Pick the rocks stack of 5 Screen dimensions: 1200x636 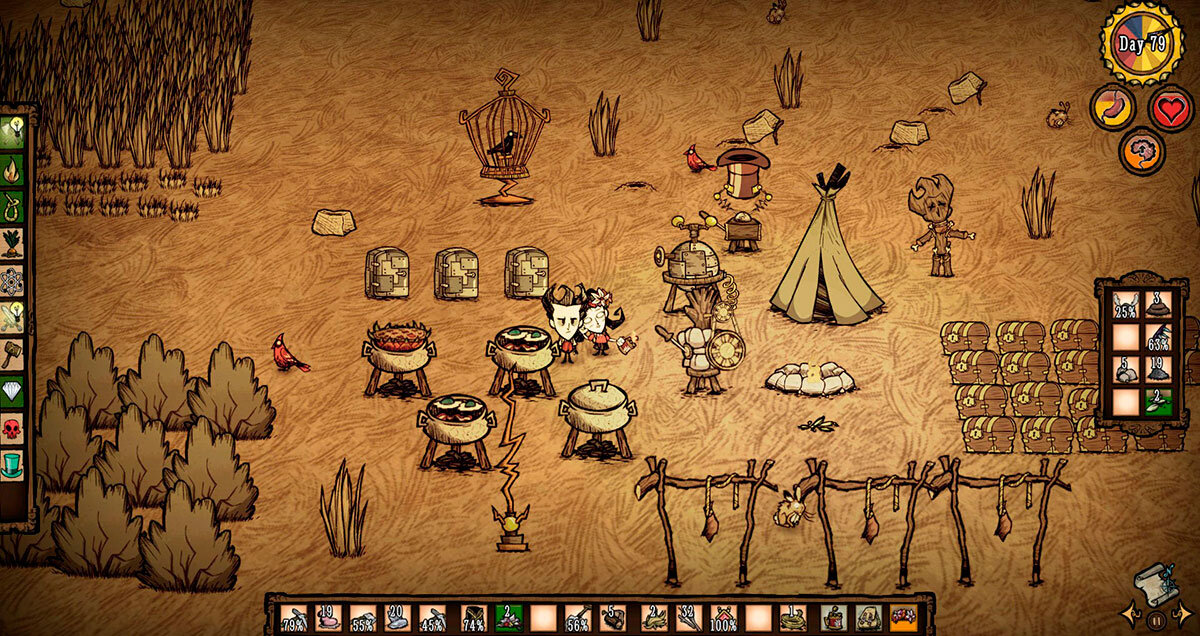pyautogui.click(x=1126, y=370)
